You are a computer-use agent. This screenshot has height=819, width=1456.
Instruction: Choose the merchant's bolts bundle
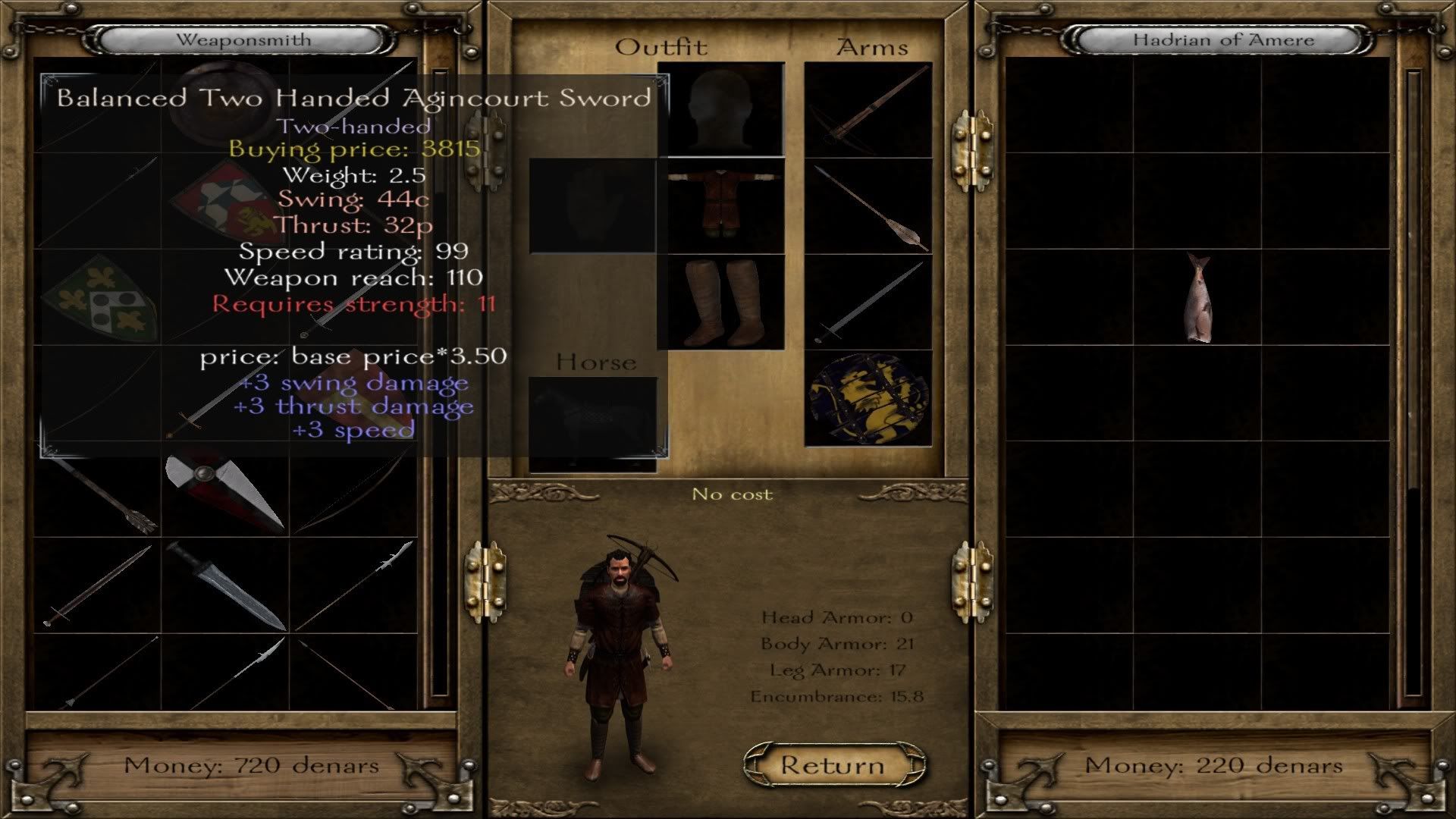pyautogui.click(x=98, y=493)
